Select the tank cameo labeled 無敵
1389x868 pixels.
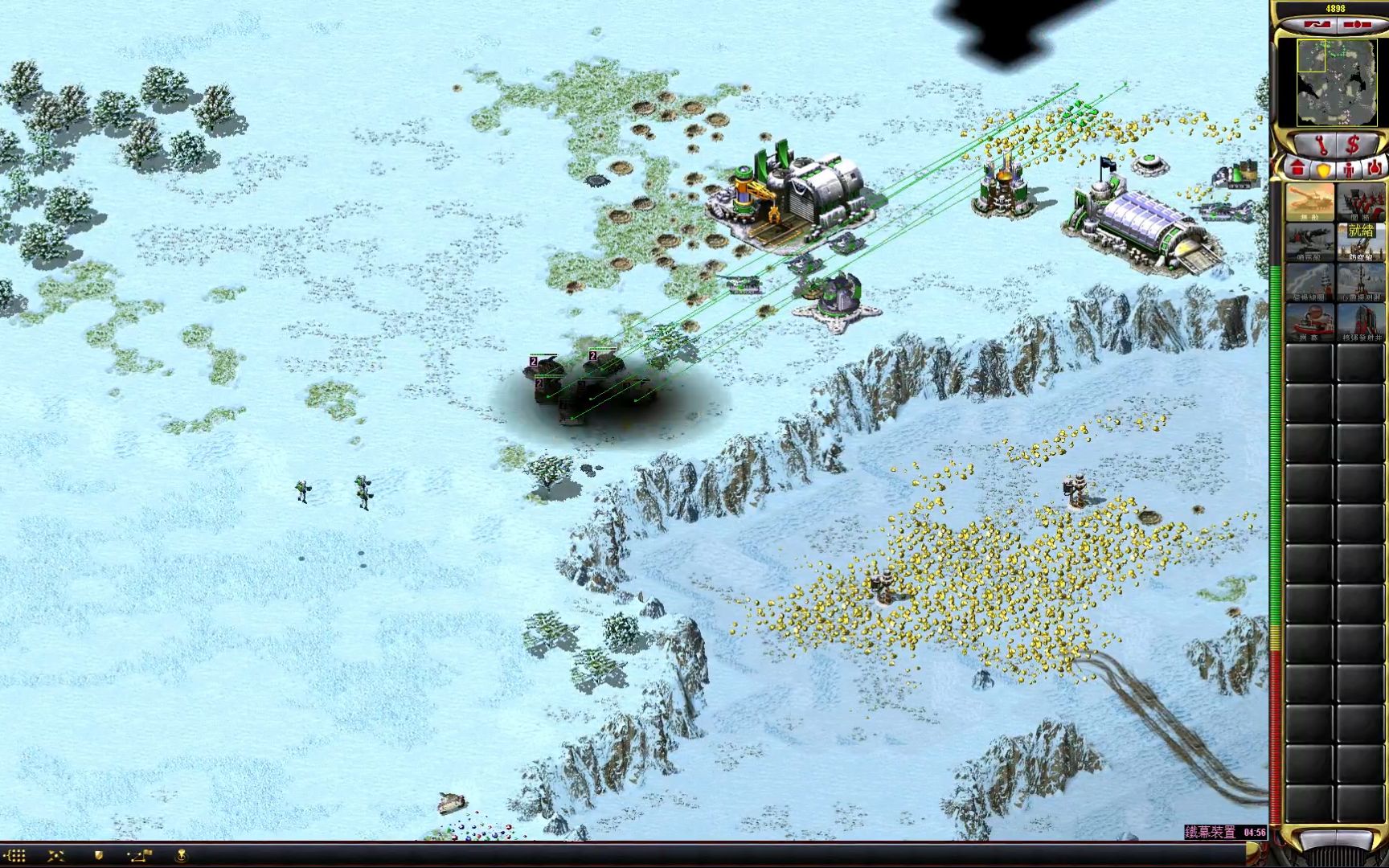click(x=1309, y=202)
